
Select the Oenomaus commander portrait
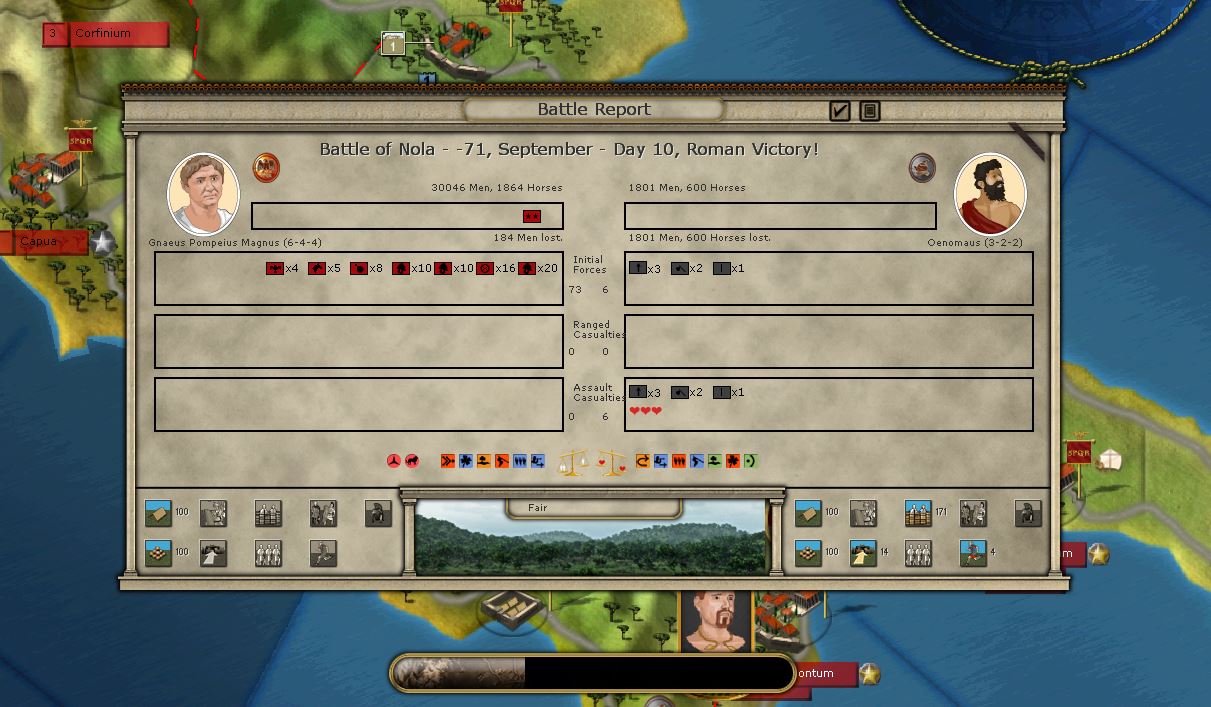[x=990, y=193]
